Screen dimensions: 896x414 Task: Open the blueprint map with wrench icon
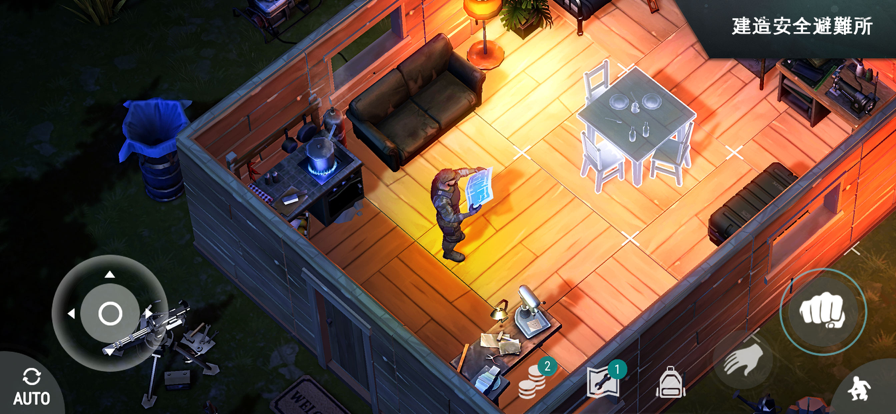[603, 381]
